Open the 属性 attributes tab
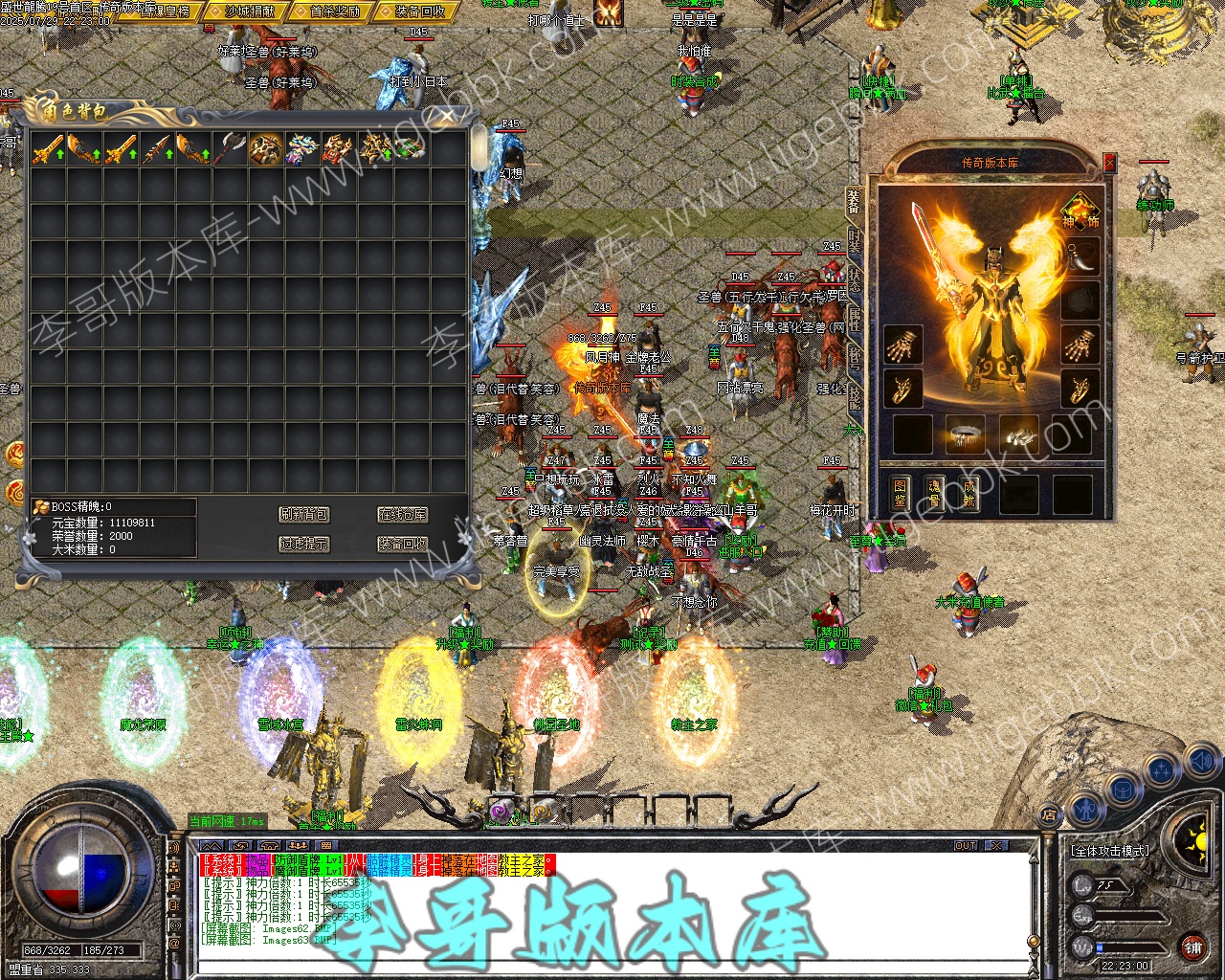The height and width of the screenshot is (980, 1225). click(855, 319)
